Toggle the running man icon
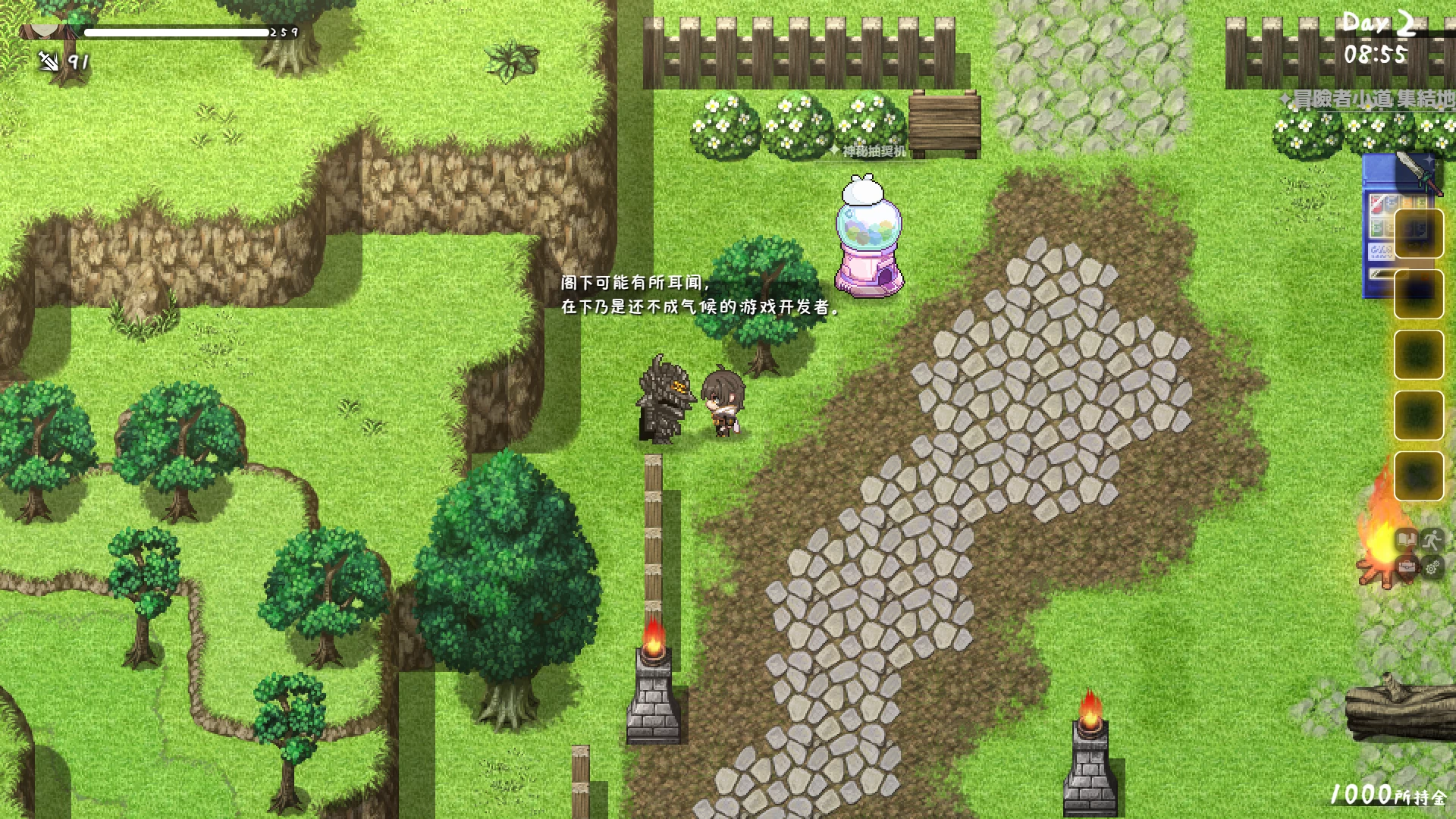The image size is (1456, 819). (1432, 540)
